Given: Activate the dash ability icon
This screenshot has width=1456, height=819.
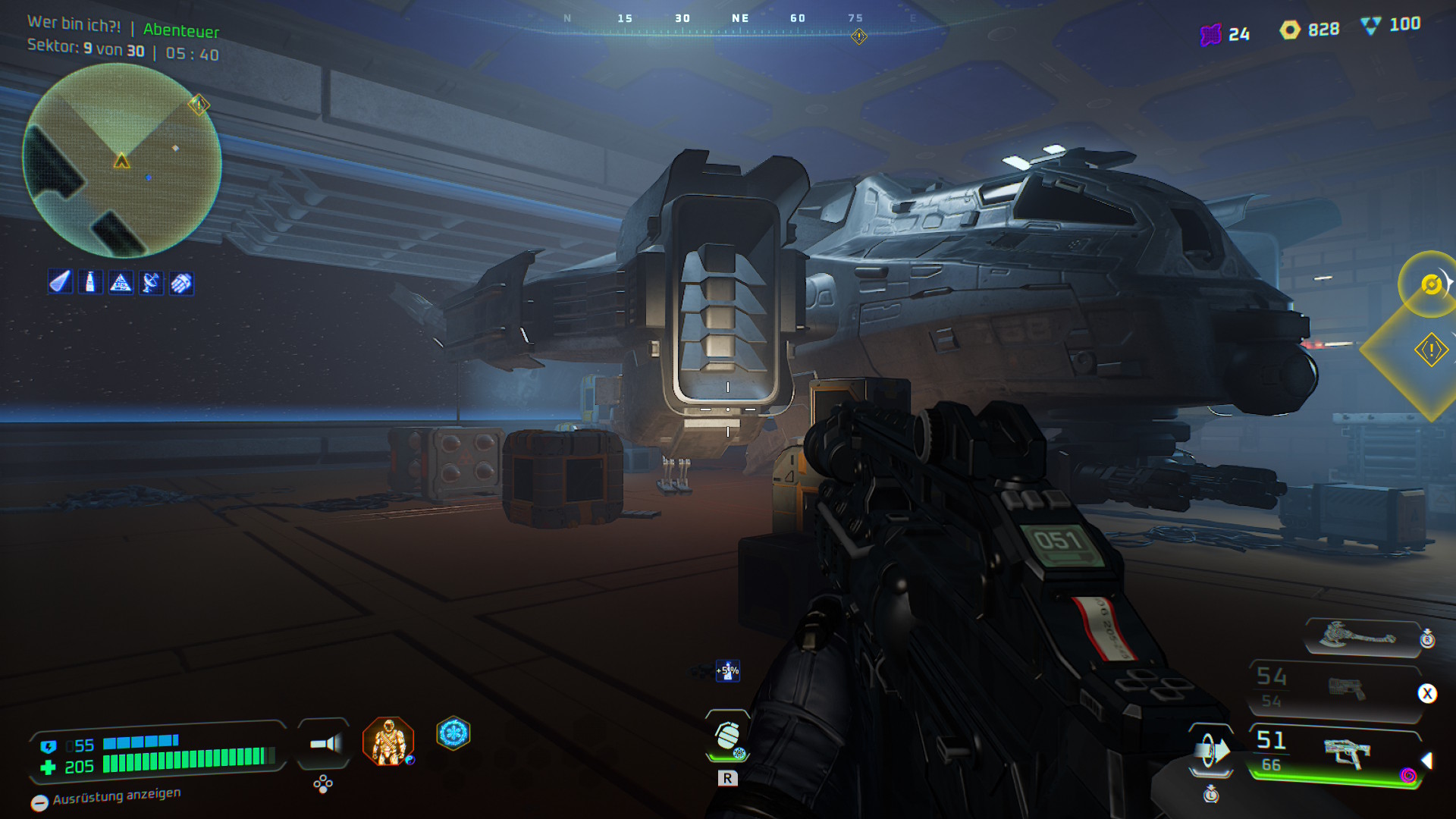Looking at the screenshot, I should pyautogui.click(x=1210, y=752).
